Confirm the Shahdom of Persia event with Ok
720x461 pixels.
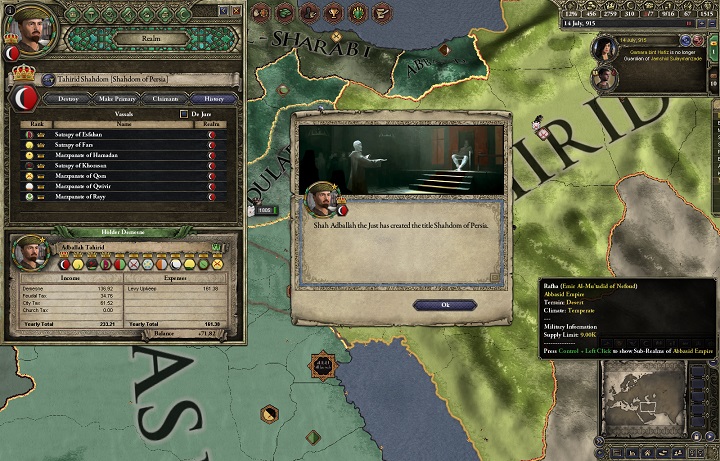click(x=431, y=305)
